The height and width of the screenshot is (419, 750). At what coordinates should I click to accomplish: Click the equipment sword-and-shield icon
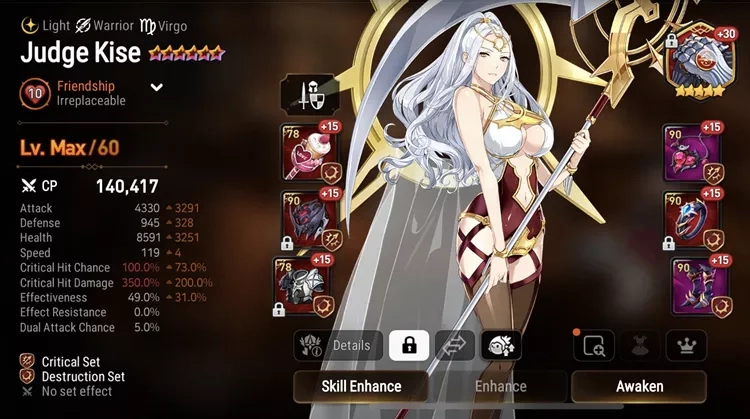[309, 95]
